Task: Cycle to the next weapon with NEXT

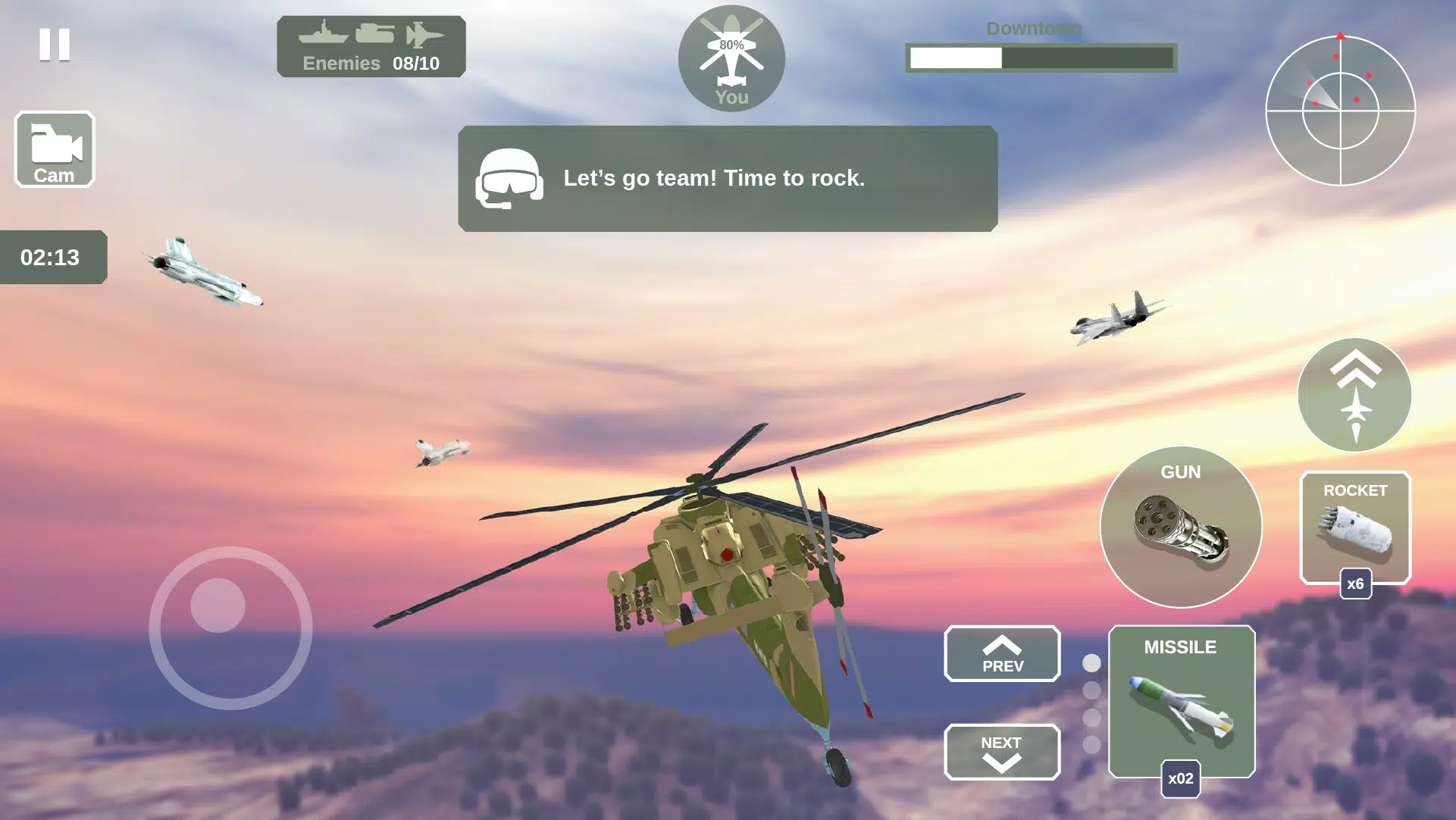Action: tap(1001, 752)
